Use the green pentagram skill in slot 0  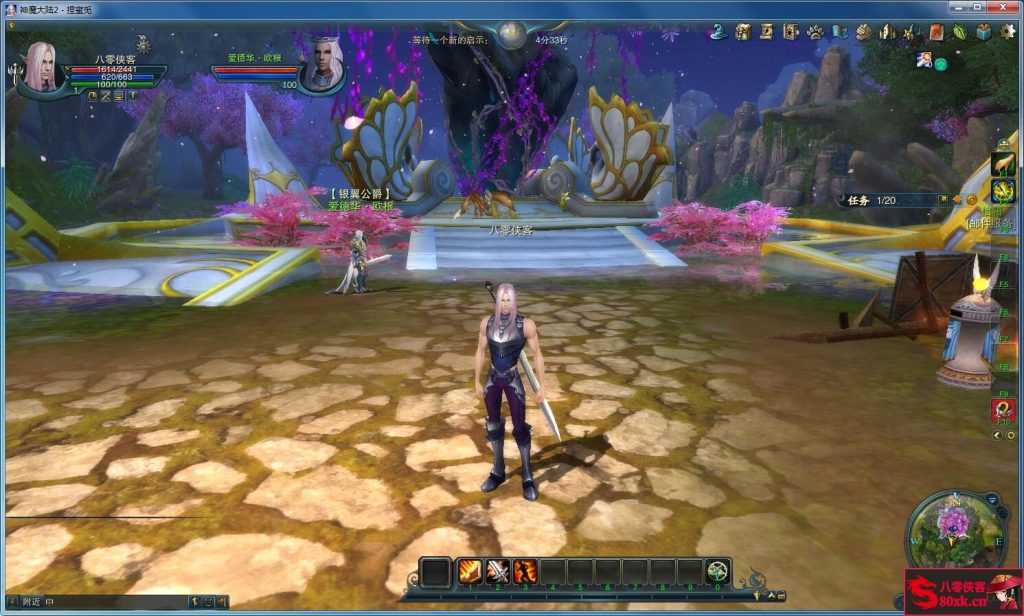click(717, 572)
